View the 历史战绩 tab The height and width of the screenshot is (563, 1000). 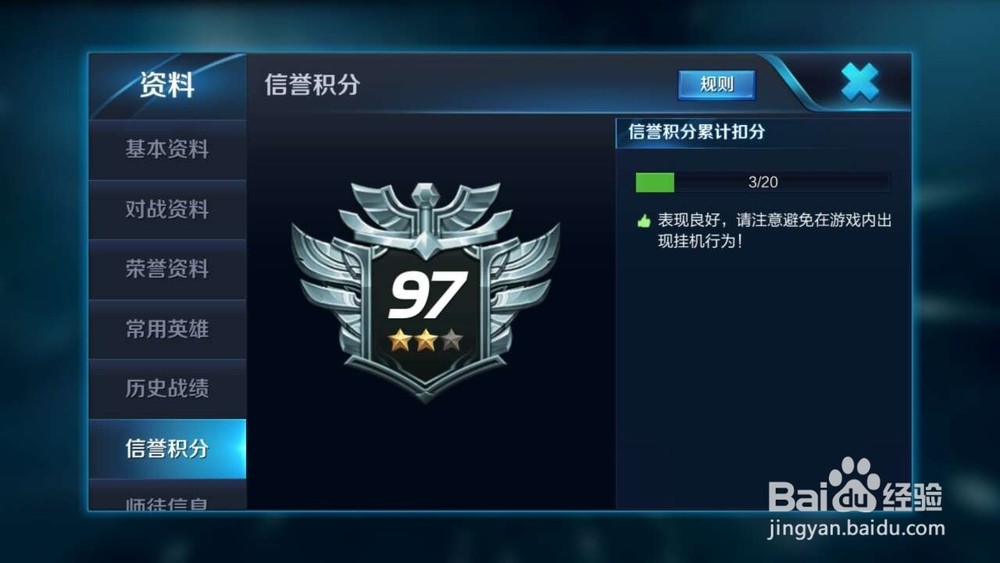(167, 389)
